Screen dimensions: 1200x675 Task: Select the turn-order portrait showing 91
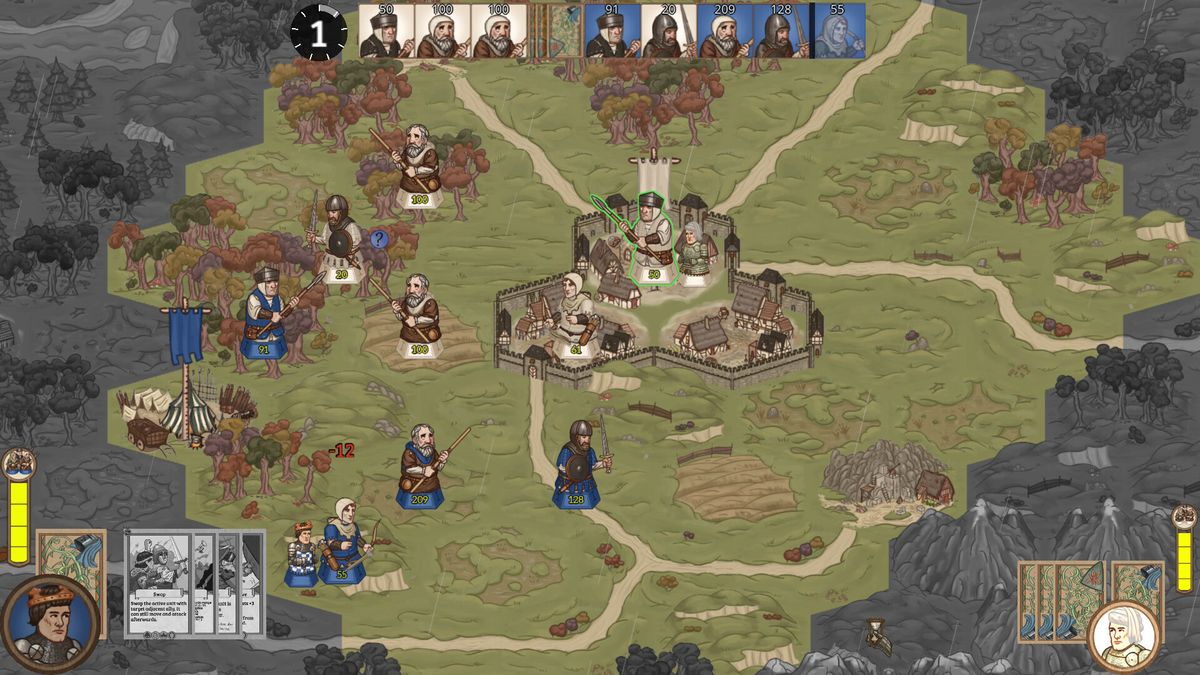[x=611, y=31]
